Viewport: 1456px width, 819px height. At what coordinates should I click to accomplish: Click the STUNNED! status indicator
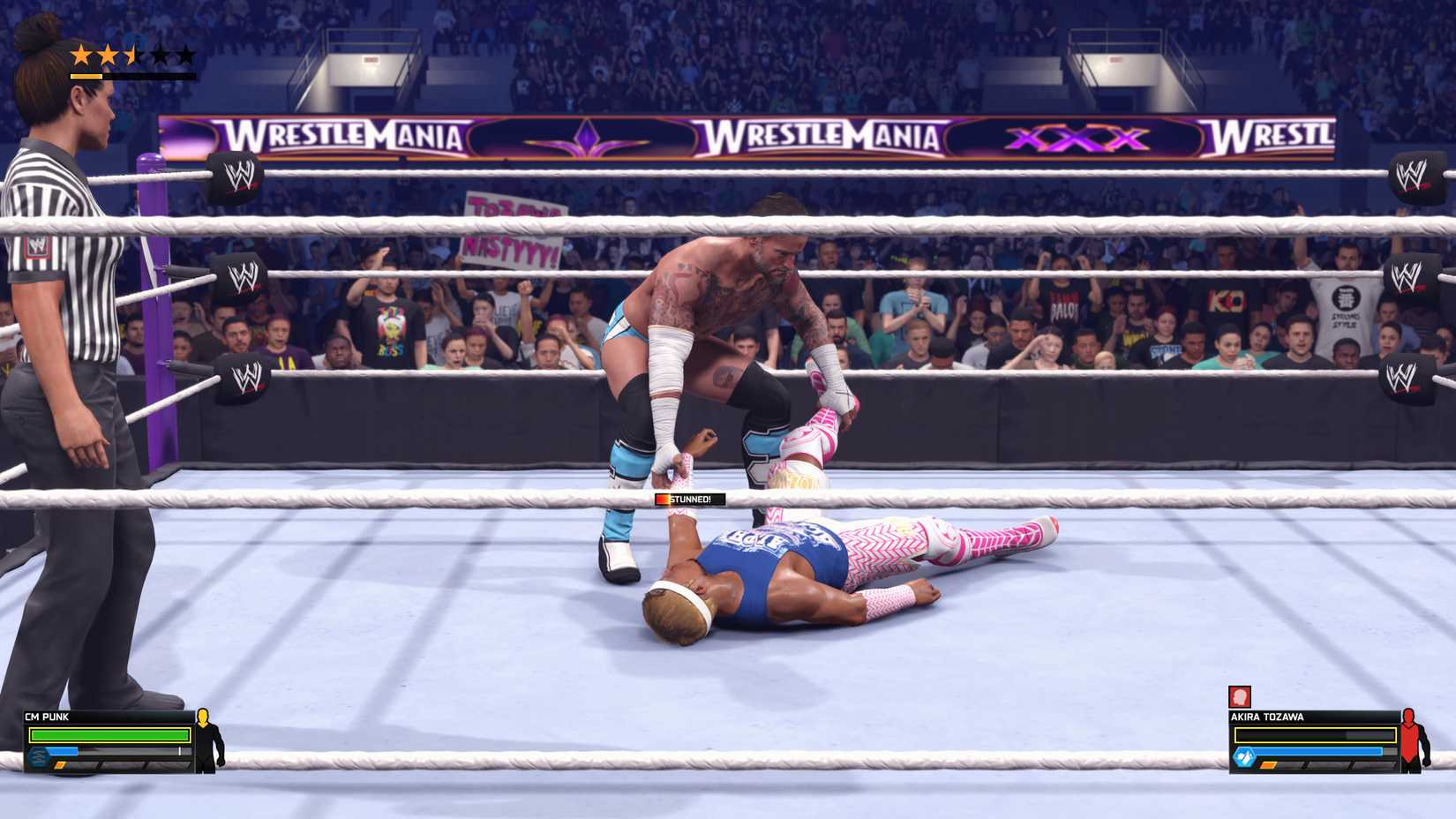pyautogui.click(x=690, y=497)
